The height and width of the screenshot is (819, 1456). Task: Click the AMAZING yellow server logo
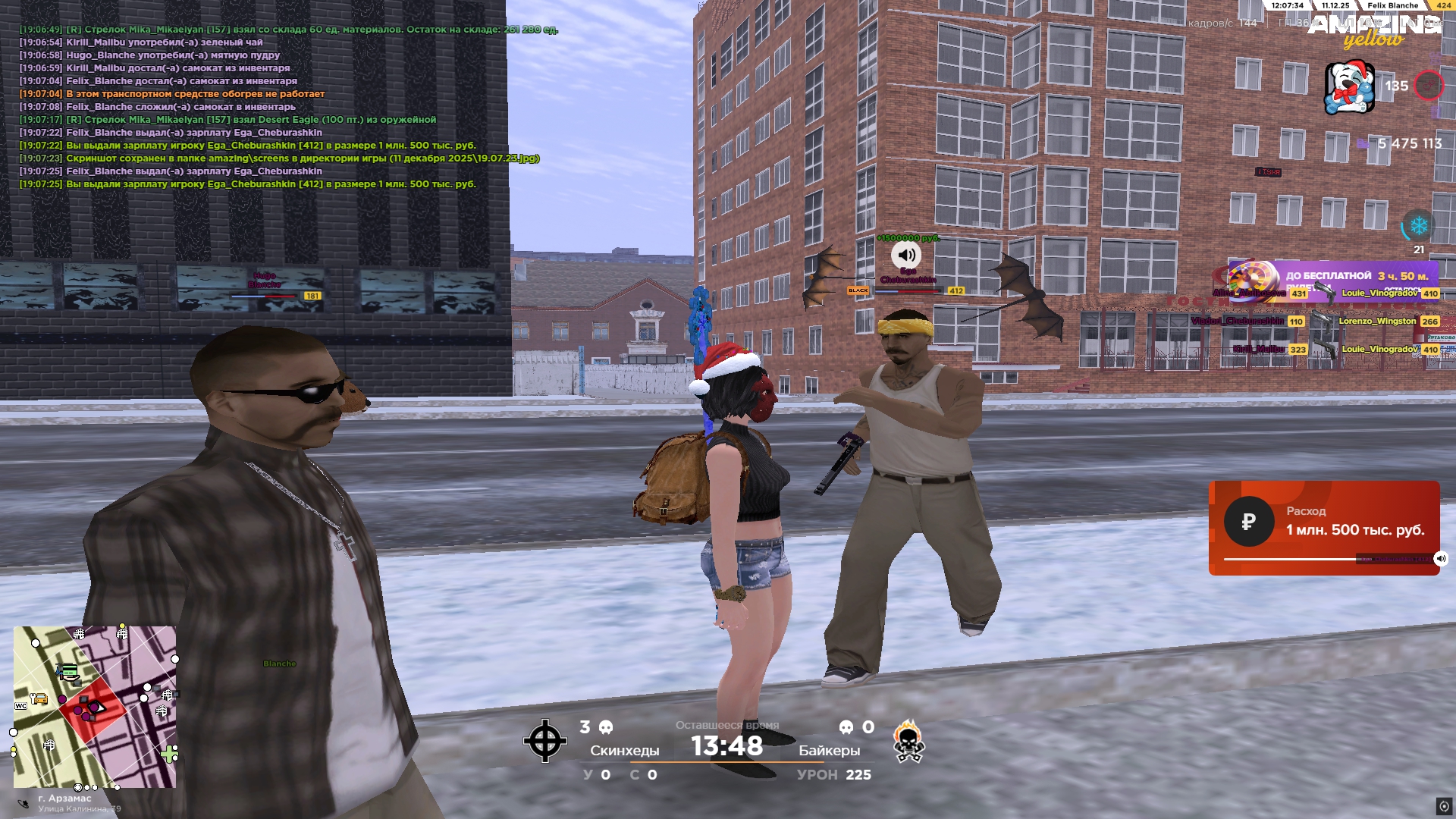[1374, 30]
